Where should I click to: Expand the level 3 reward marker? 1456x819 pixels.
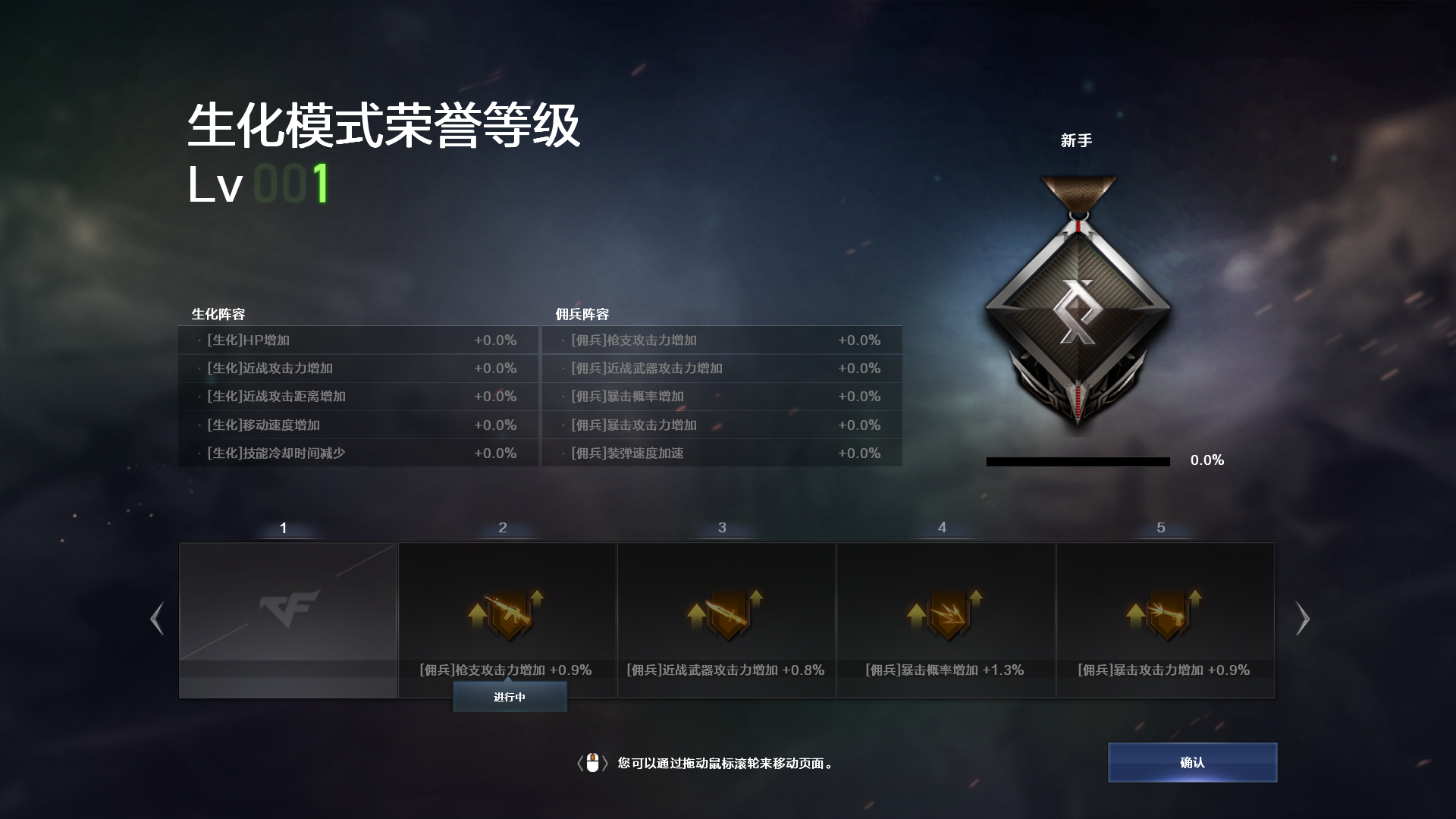coord(721,527)
